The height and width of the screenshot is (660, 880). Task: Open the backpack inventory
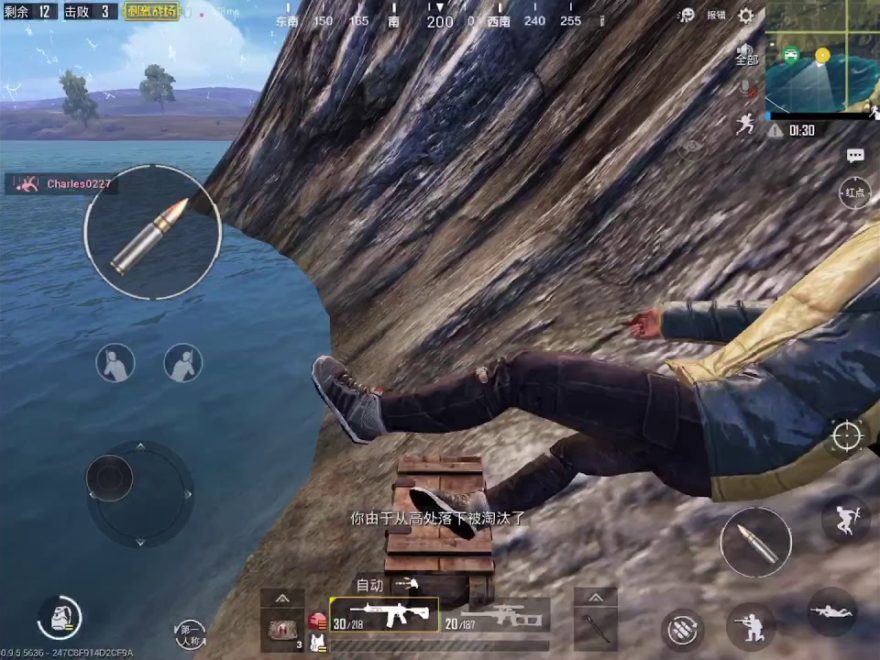pos(60,617)
